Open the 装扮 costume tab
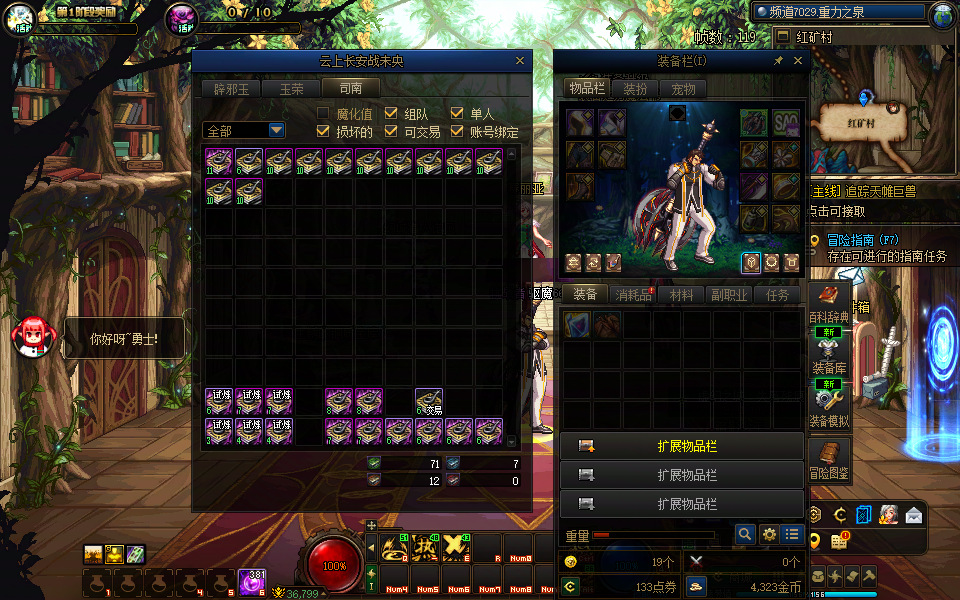This screenshot has width=960, height=600. (635, 89)
